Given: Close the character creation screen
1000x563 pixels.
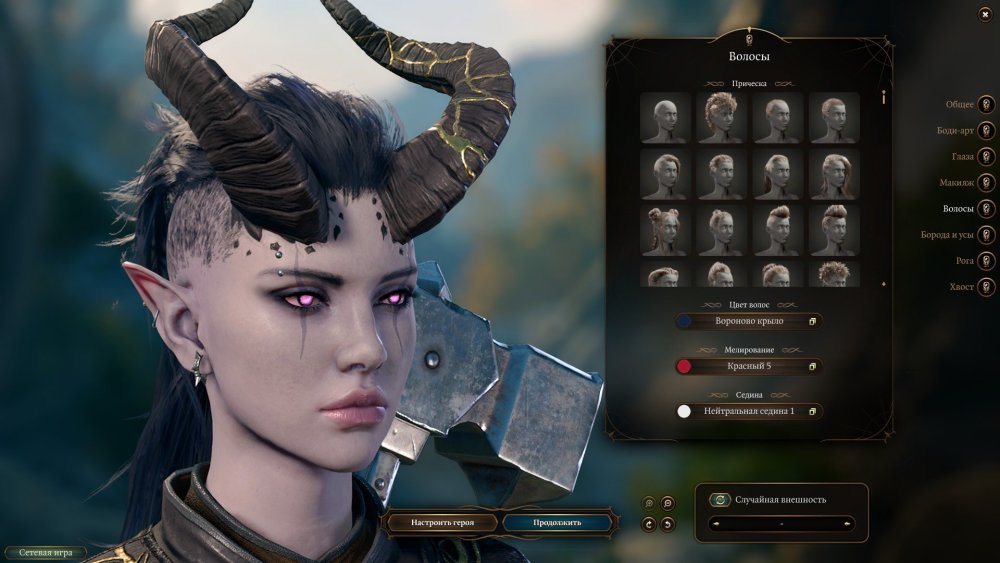Looking at the screenshot, I should click(985, 14).
